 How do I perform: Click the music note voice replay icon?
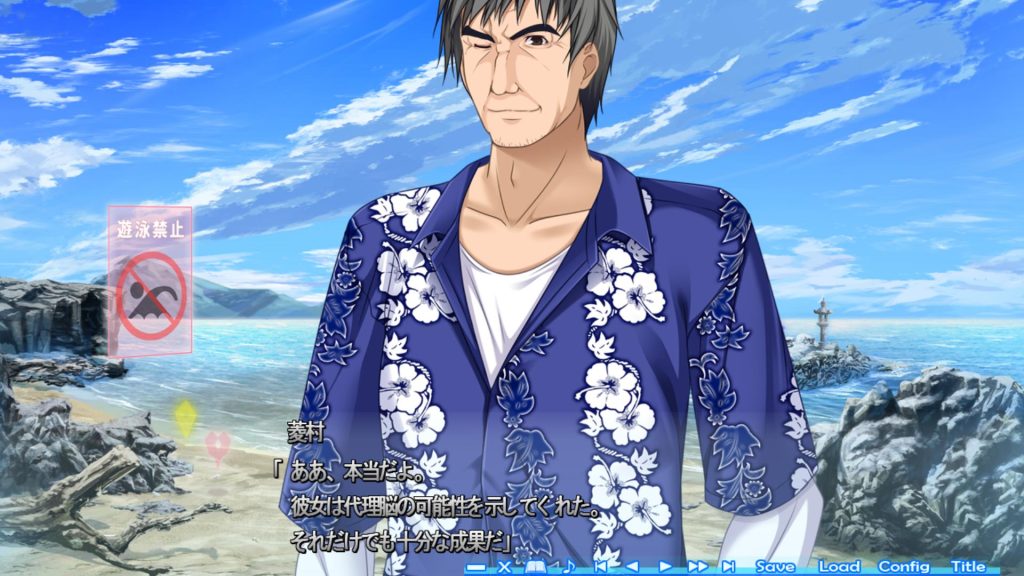[x=568, y=567]
